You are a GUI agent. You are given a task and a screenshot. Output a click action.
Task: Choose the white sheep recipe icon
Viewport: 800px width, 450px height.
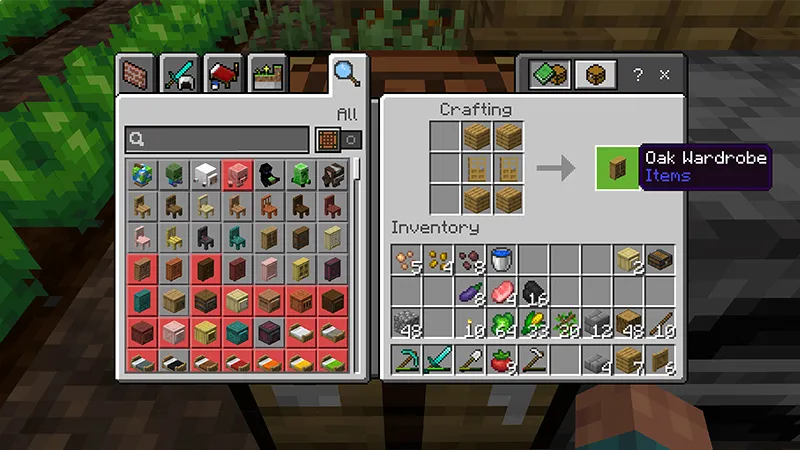(205, 174)
